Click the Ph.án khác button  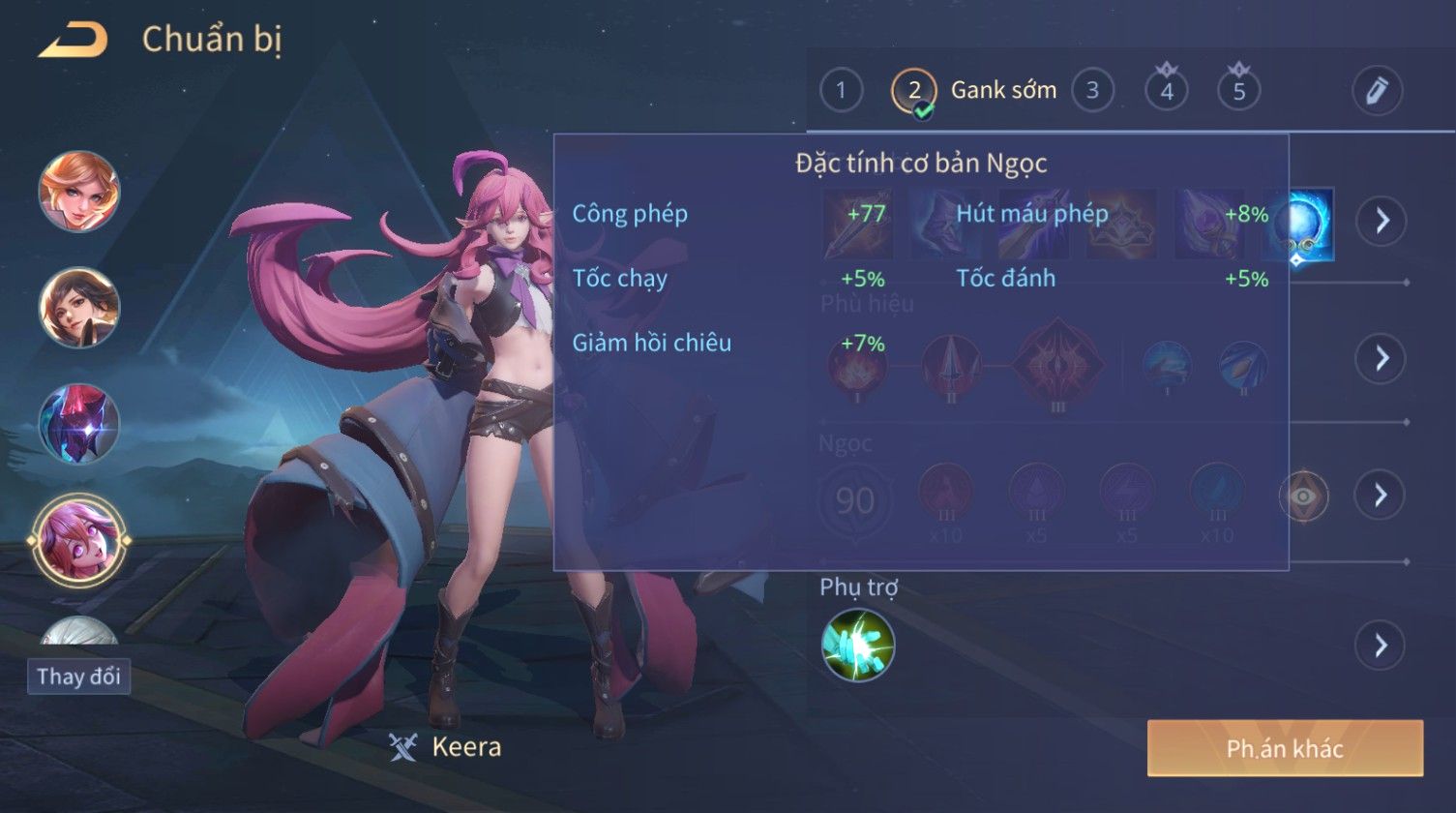coord(1285,748)
